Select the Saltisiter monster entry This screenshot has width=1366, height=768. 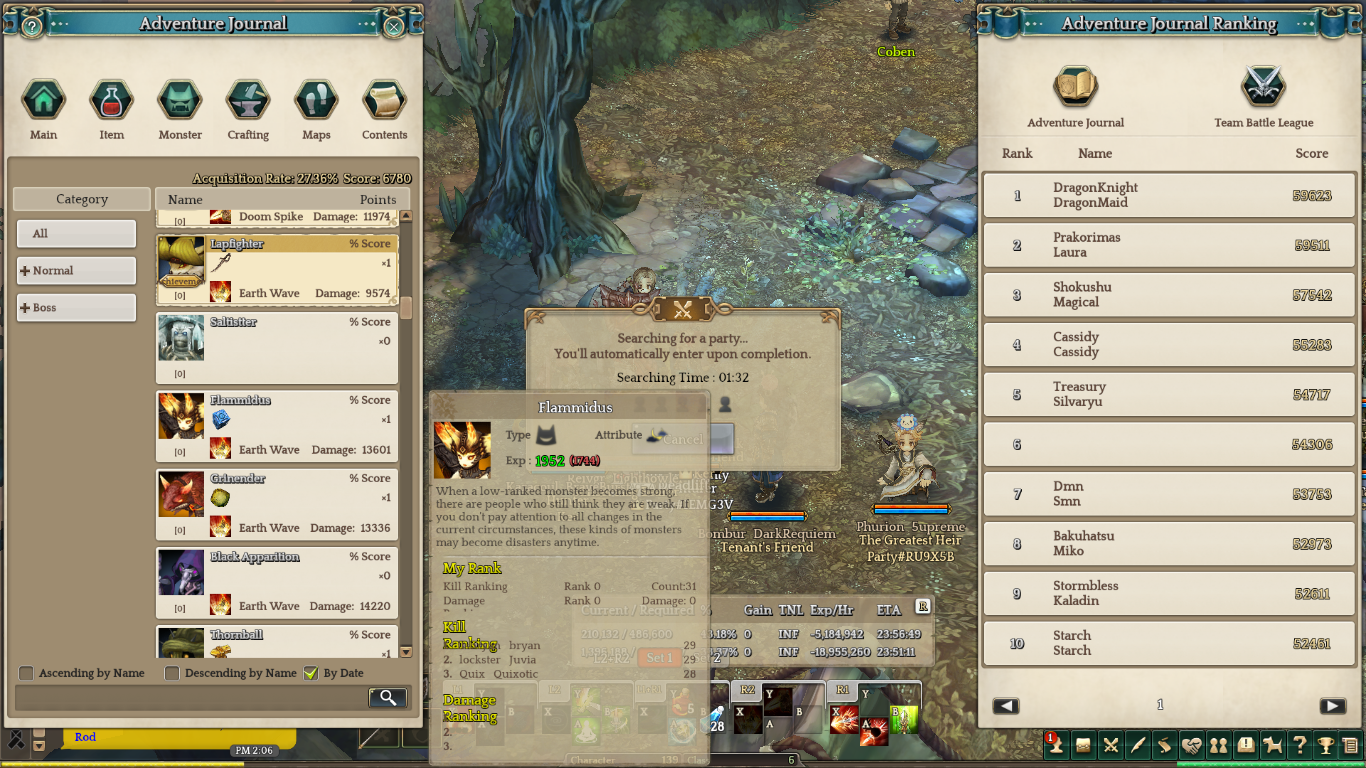click(x=277, y=348)
